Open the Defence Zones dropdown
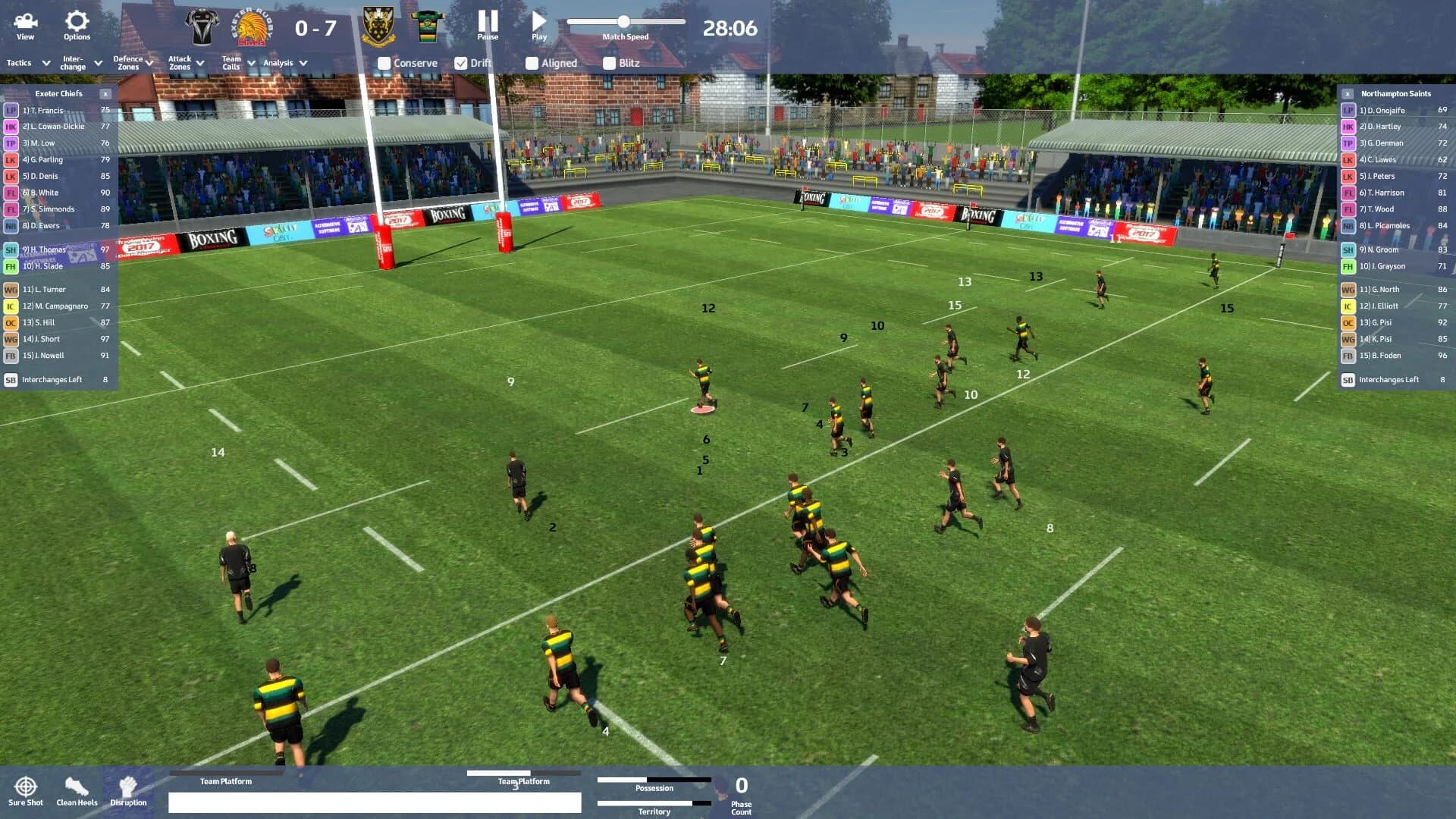Viewport: 1456px width, 819px height. coord(130,63)
